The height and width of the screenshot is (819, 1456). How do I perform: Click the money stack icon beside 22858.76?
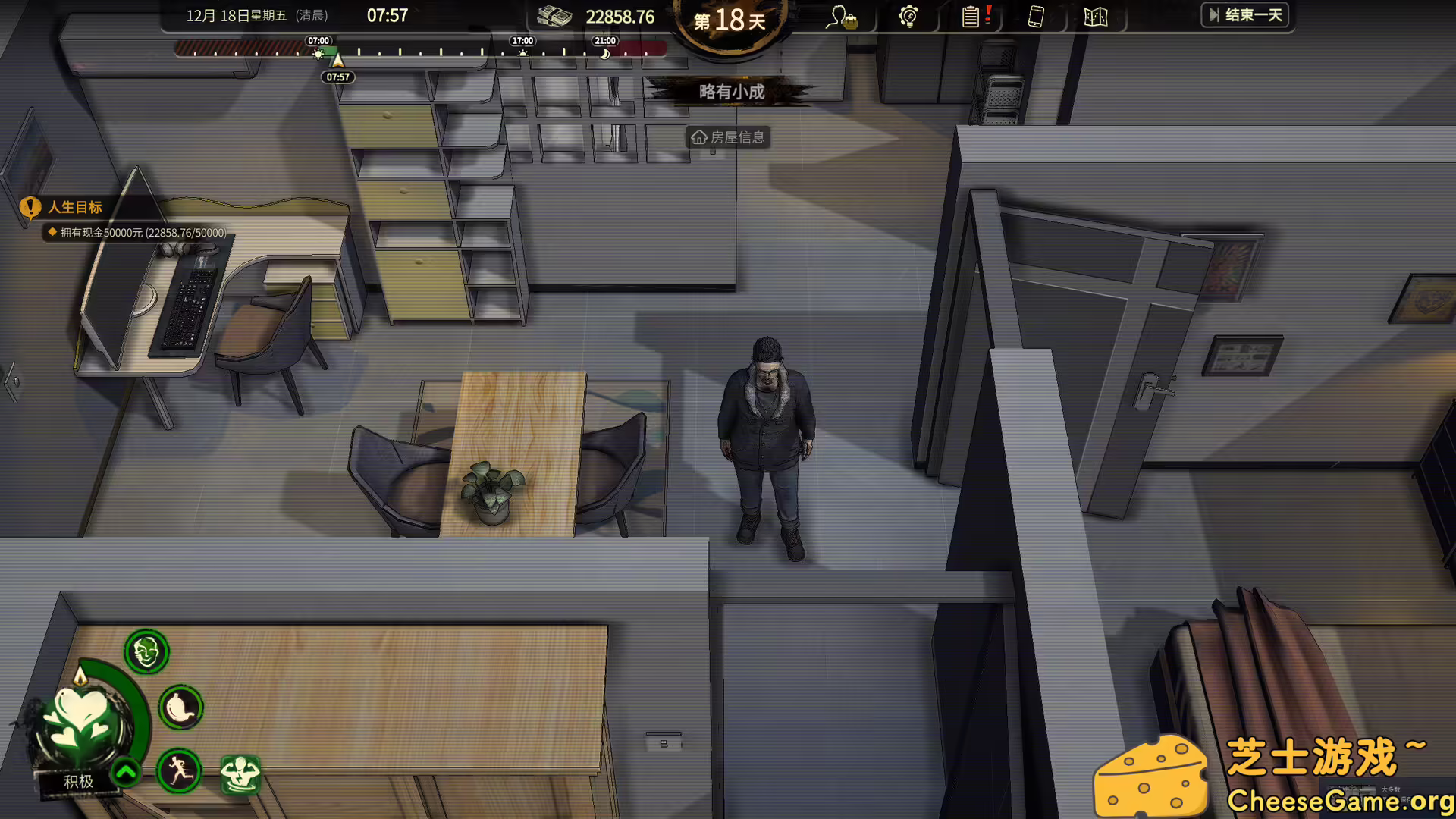click(553, 17)
